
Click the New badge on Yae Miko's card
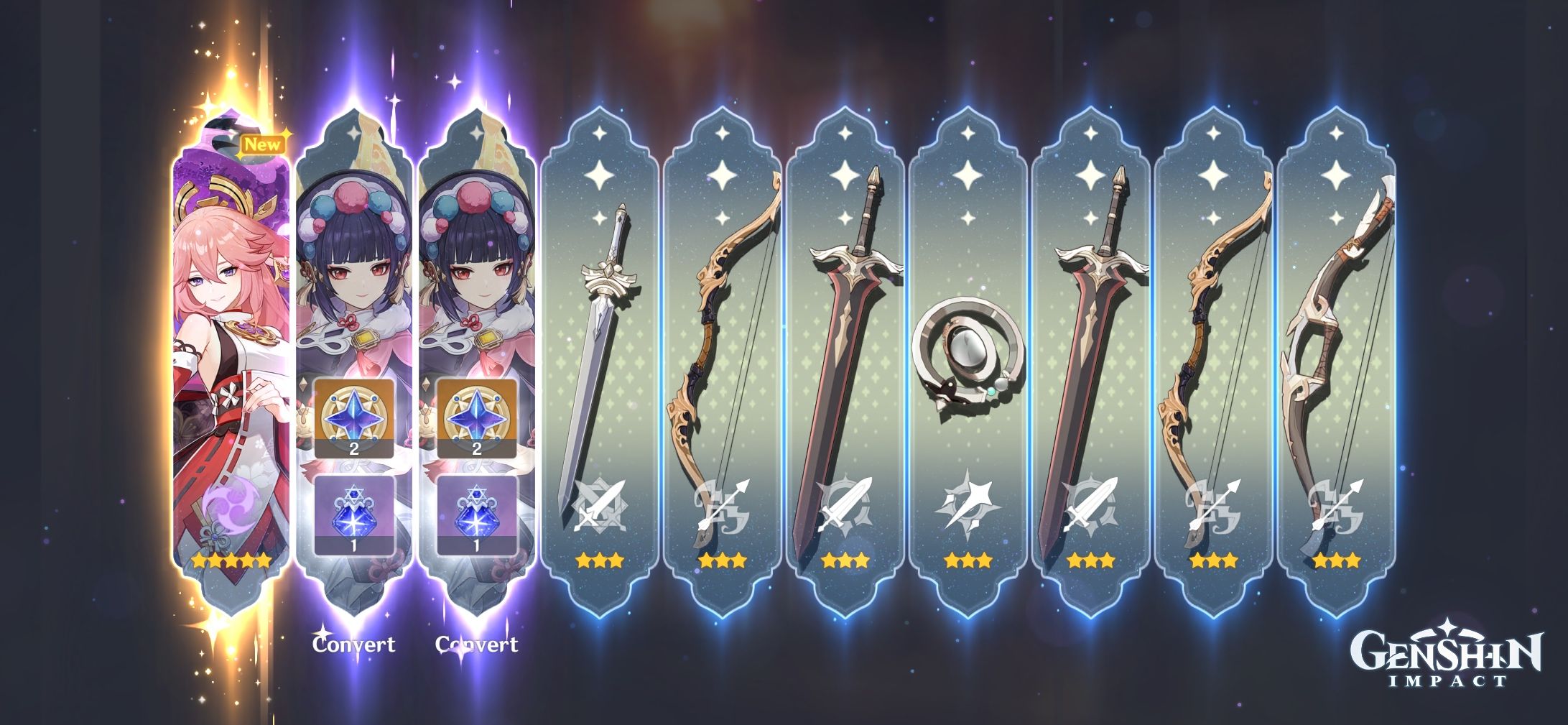264,143
